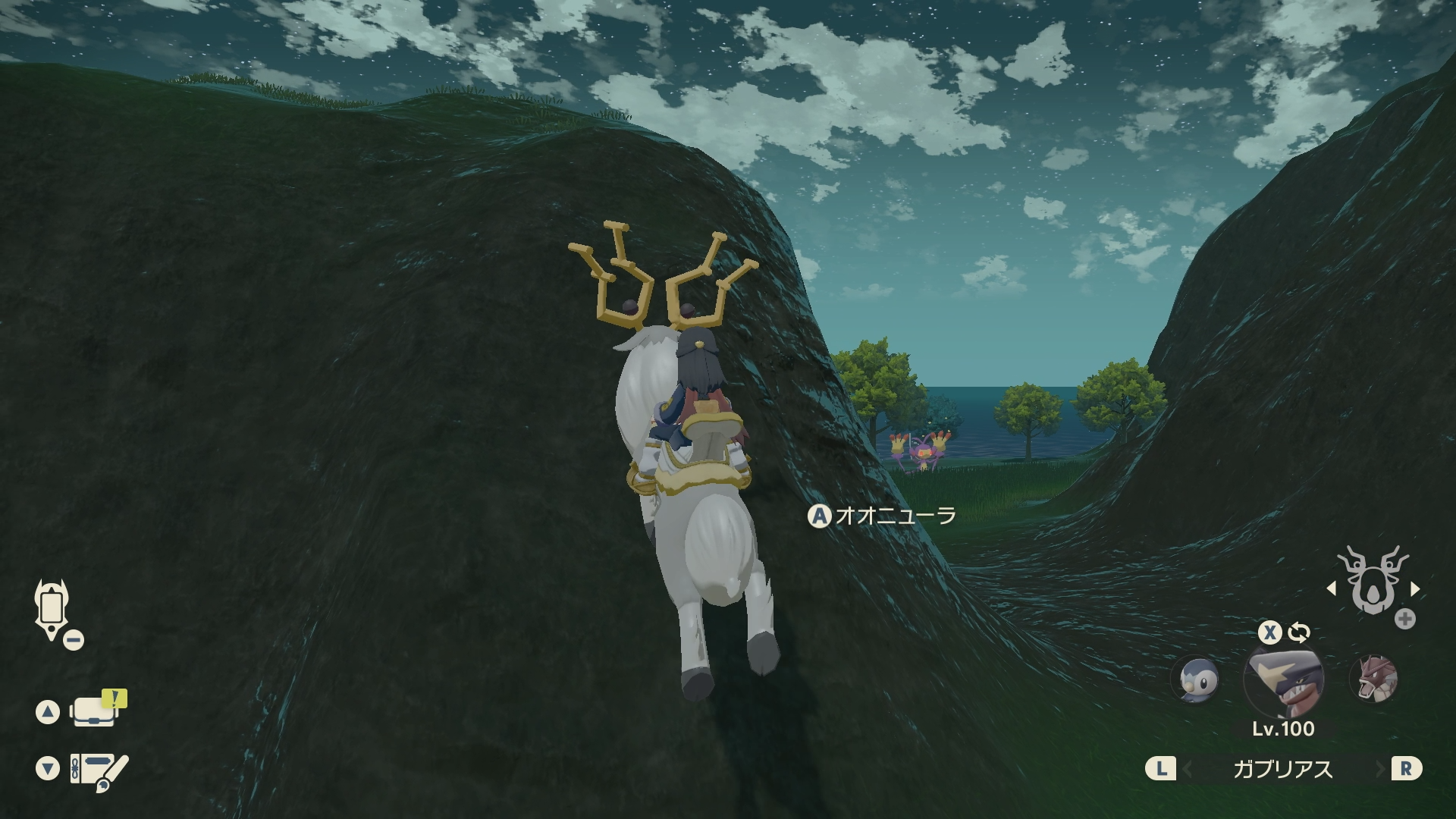Open the satchel with exclamation alert
This screenshot has height=819, width=1456.
pyautogui.click(x=96, y=711)
